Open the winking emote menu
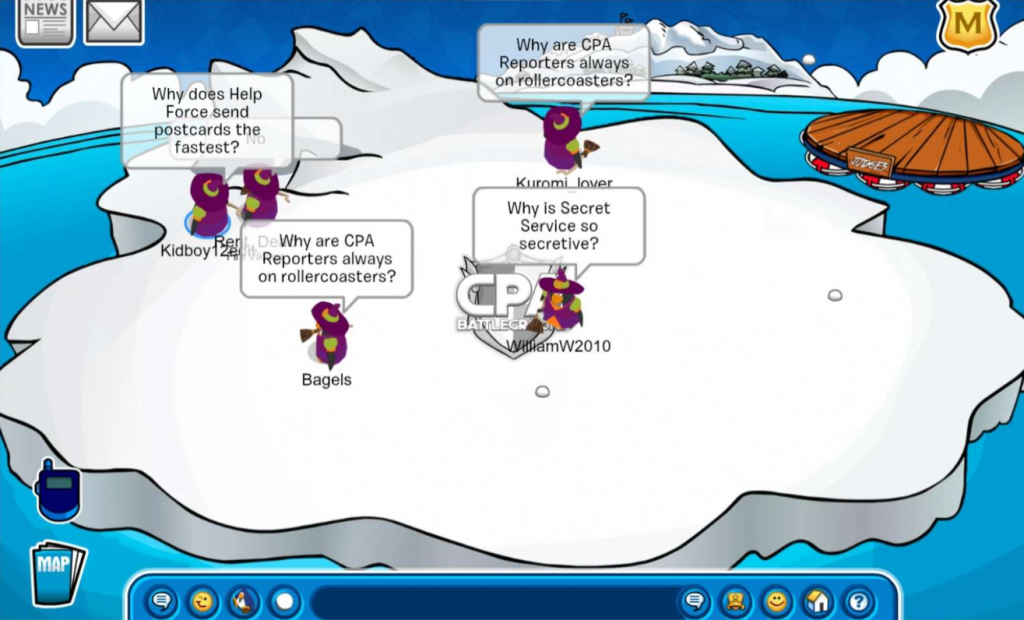The width and height of the screenshot is (1024, 620). [203, 602]
